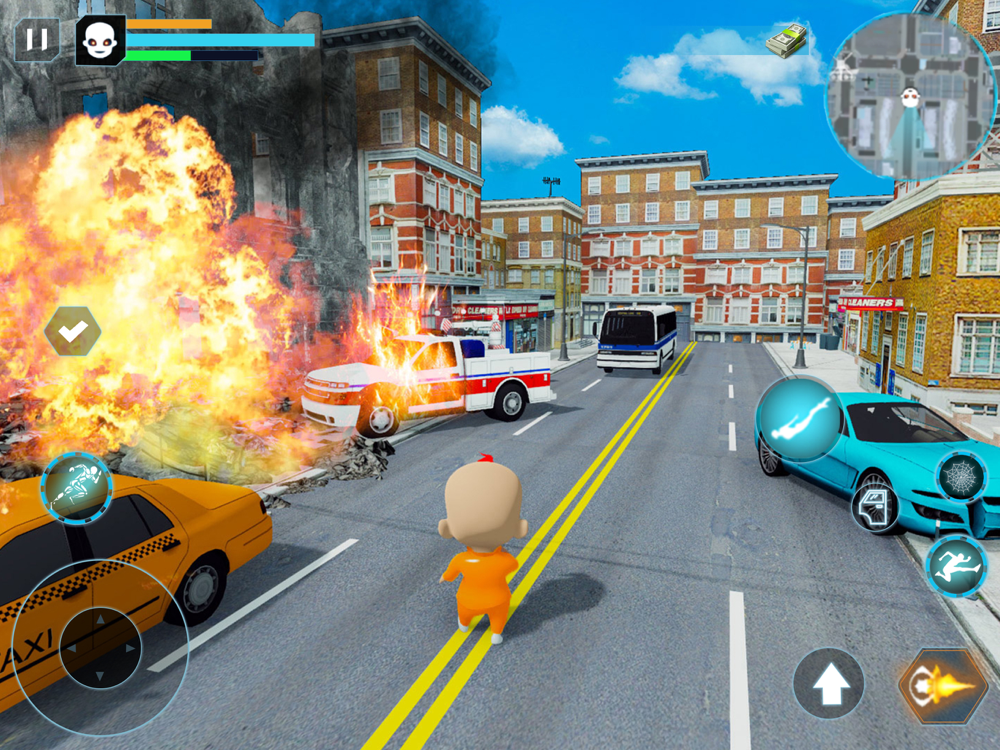Jump using the up arrow button
The height and width of the screenshot is (750, 1000).
tap(829, 684)
